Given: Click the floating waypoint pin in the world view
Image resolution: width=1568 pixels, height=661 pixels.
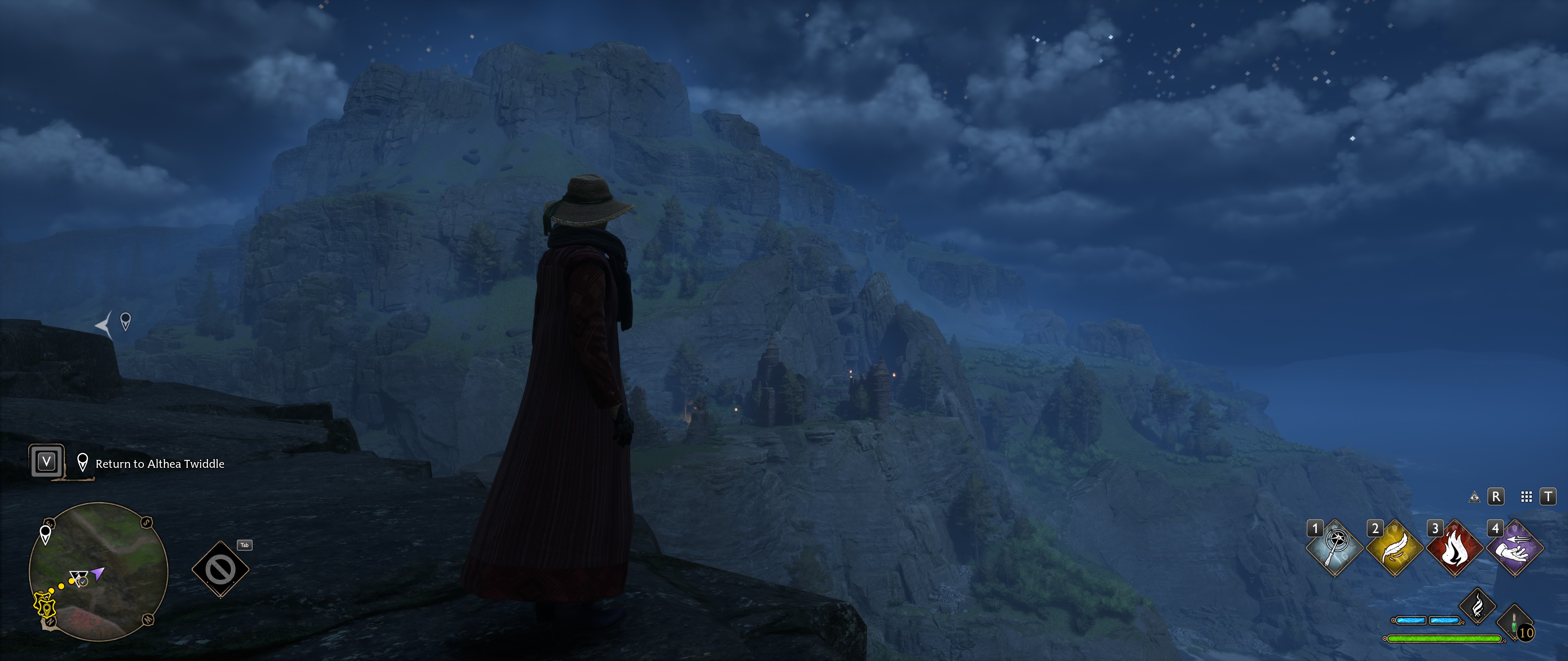Looking at the screenshot, I should click(125, 321).
